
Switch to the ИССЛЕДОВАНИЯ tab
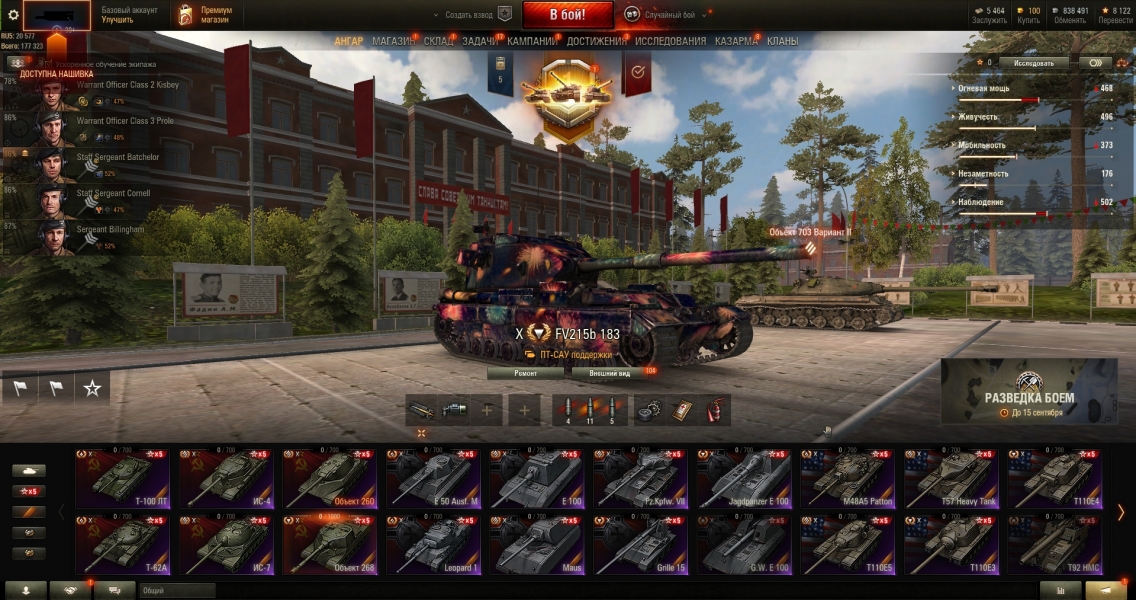(x=670, y=41)
